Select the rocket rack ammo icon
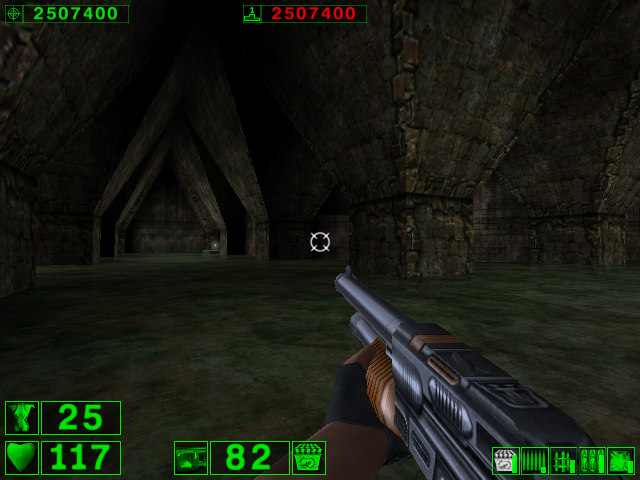 tap(564, 461)
